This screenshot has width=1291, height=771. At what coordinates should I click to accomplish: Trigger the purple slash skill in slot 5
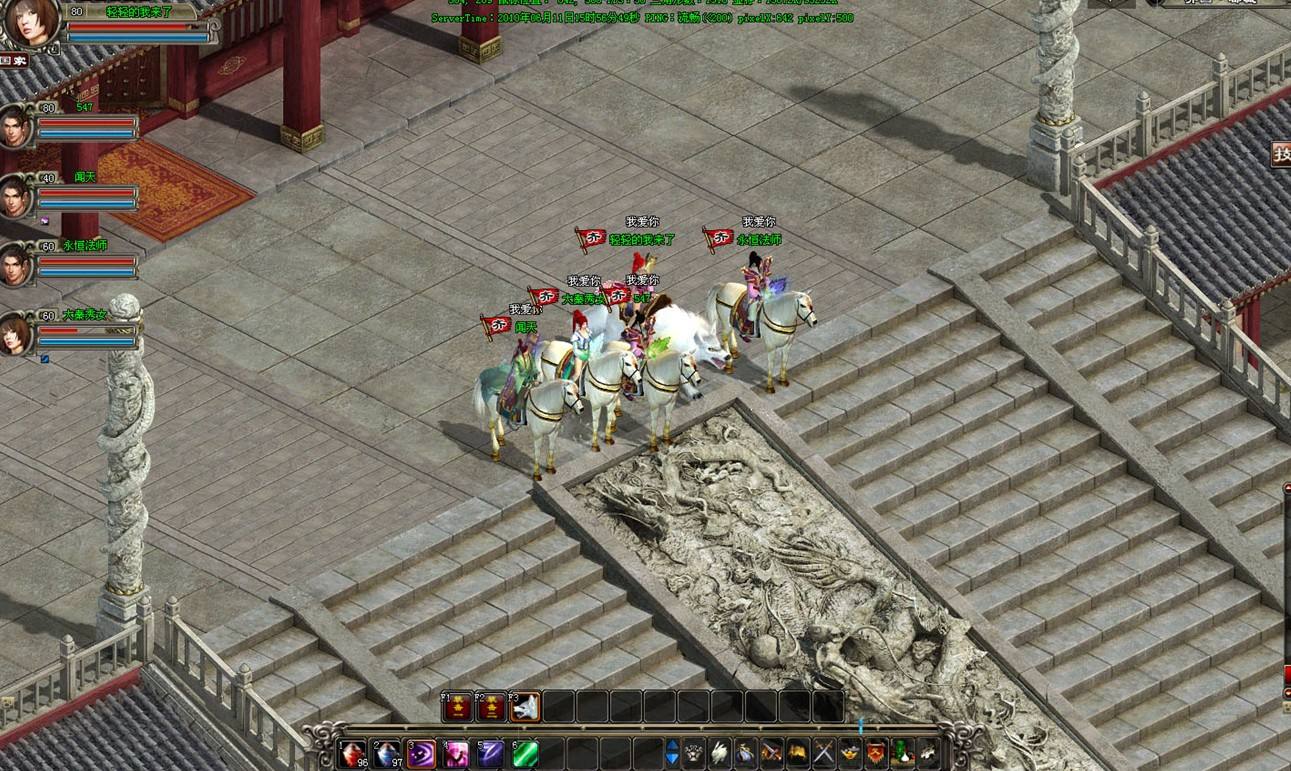click(x=490, y=753)
